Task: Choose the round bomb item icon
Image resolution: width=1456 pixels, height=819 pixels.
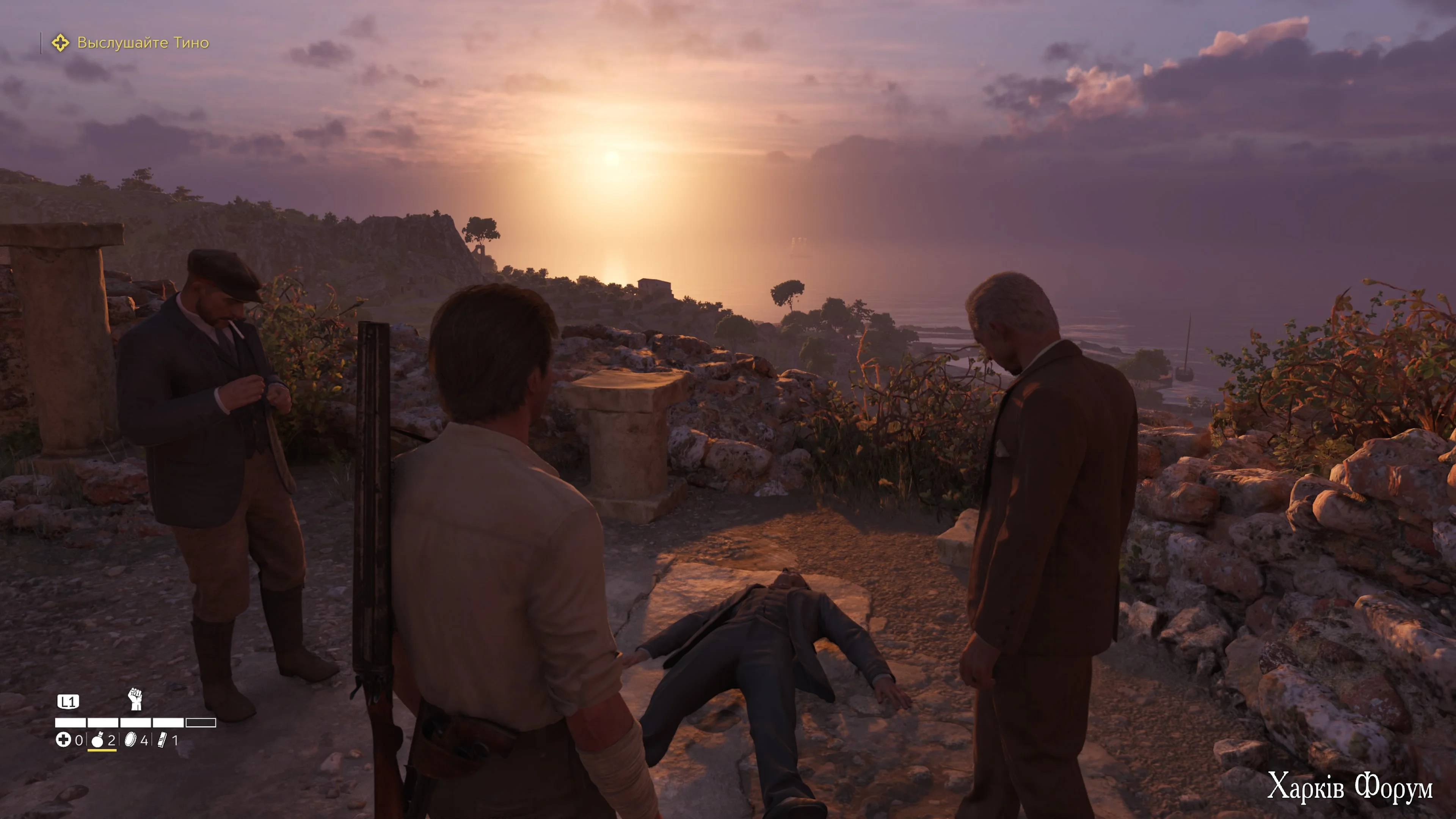Action: point(97,740)
